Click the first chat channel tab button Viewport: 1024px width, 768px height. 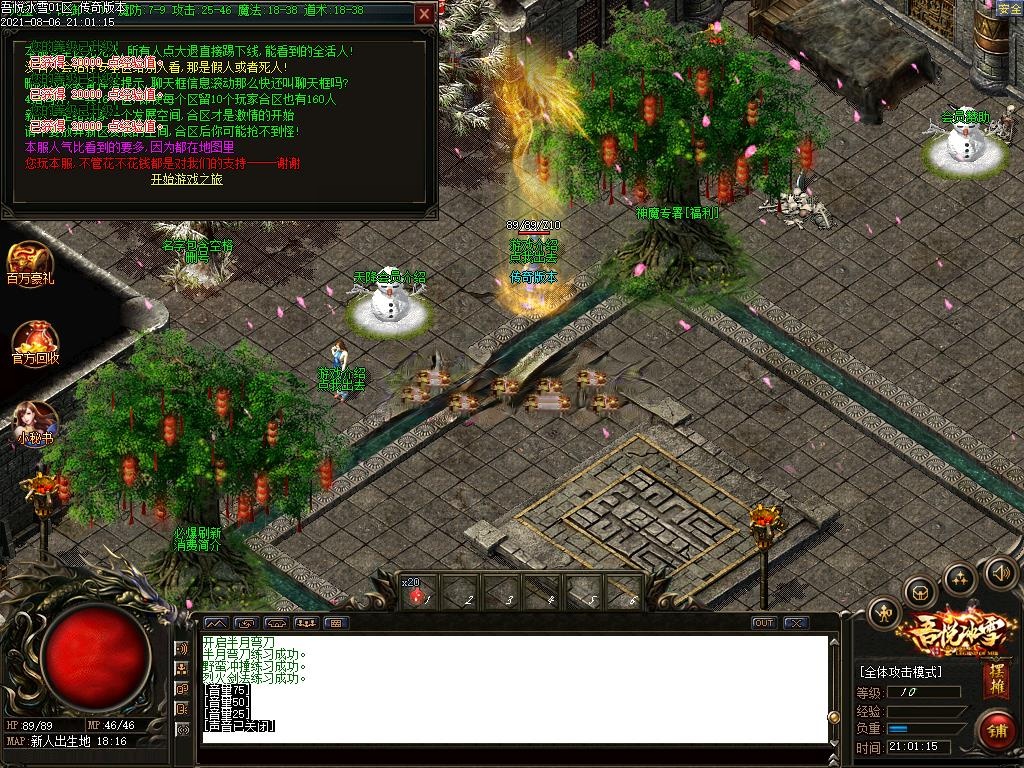[x=216, y=623]
